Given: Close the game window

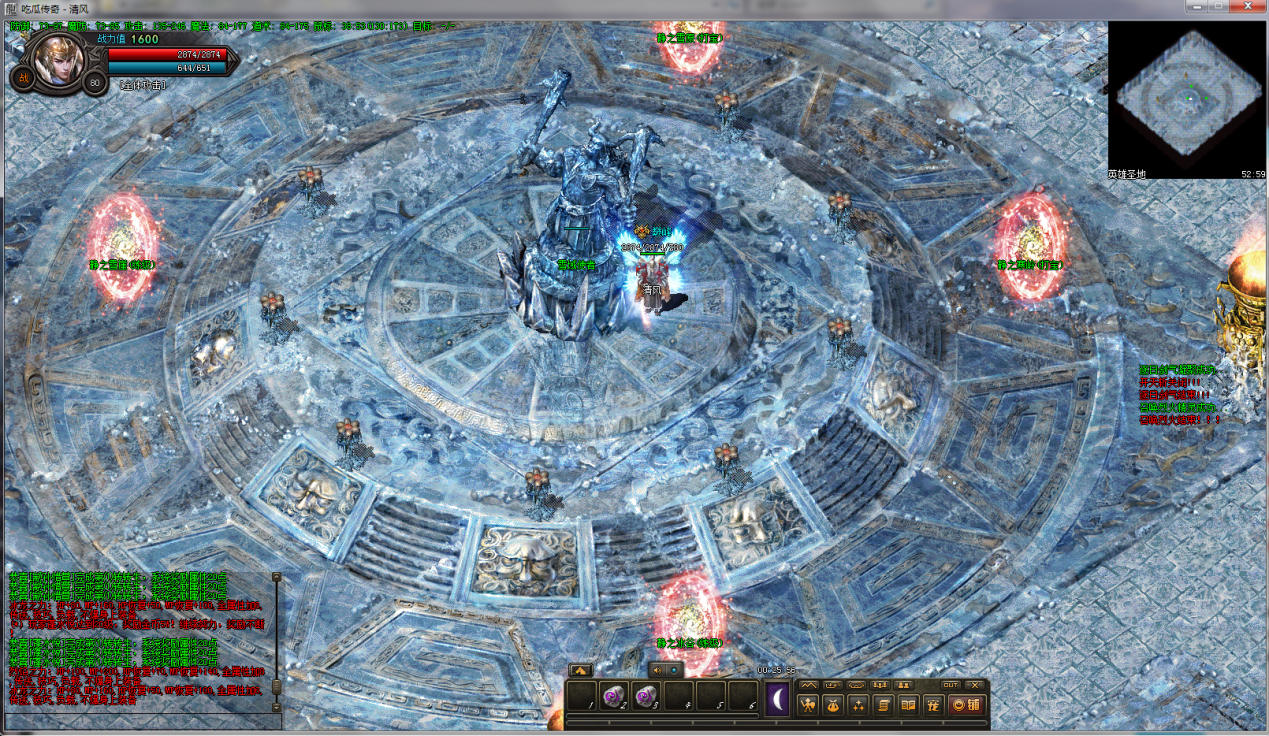Looking at the screenshot, I should coord(1248,6).
